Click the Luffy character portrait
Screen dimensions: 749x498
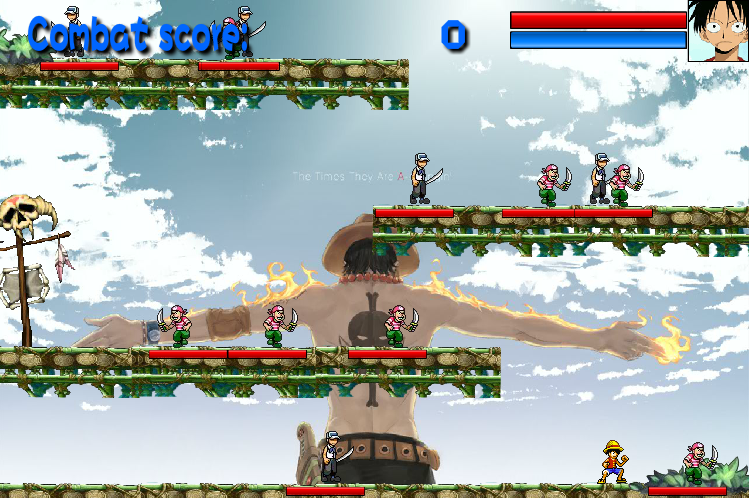(x=718, y=31)
